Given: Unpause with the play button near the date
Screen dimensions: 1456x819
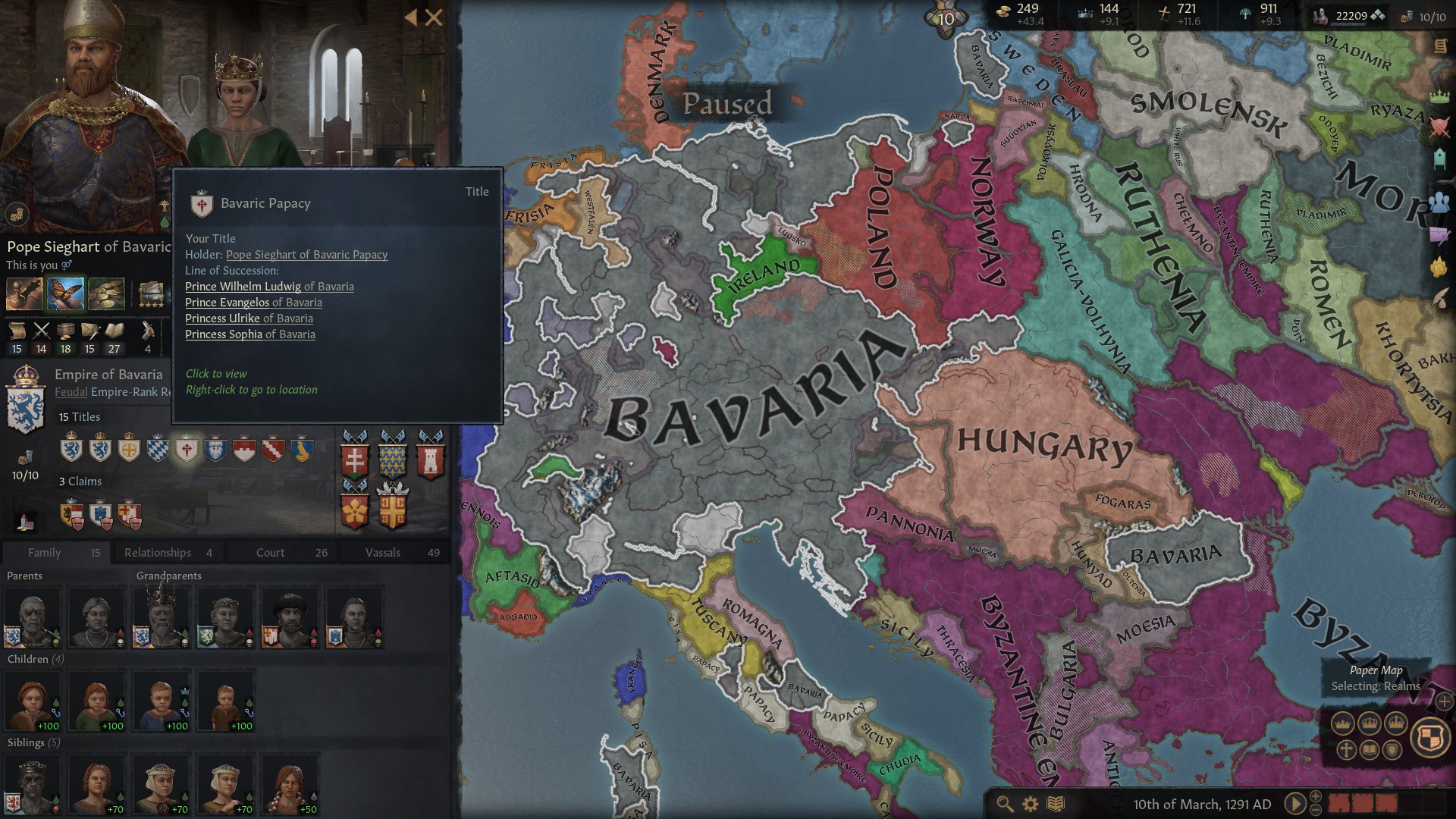Looking at the screenshot, I should (x=1295, y=804).
